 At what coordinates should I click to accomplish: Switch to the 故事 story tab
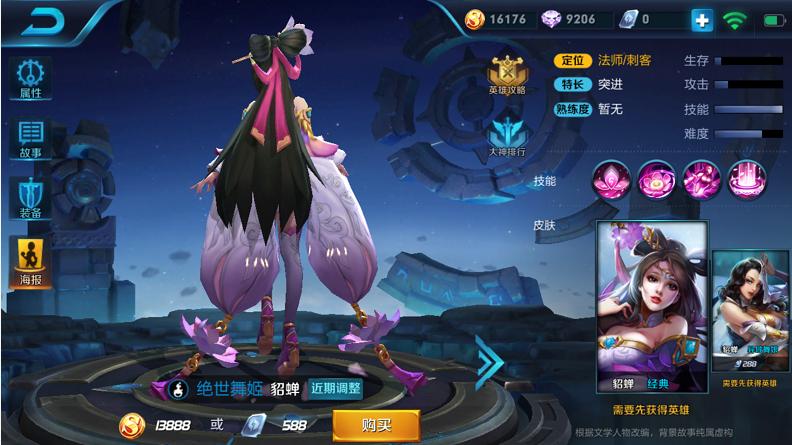(x=31, y=139)
